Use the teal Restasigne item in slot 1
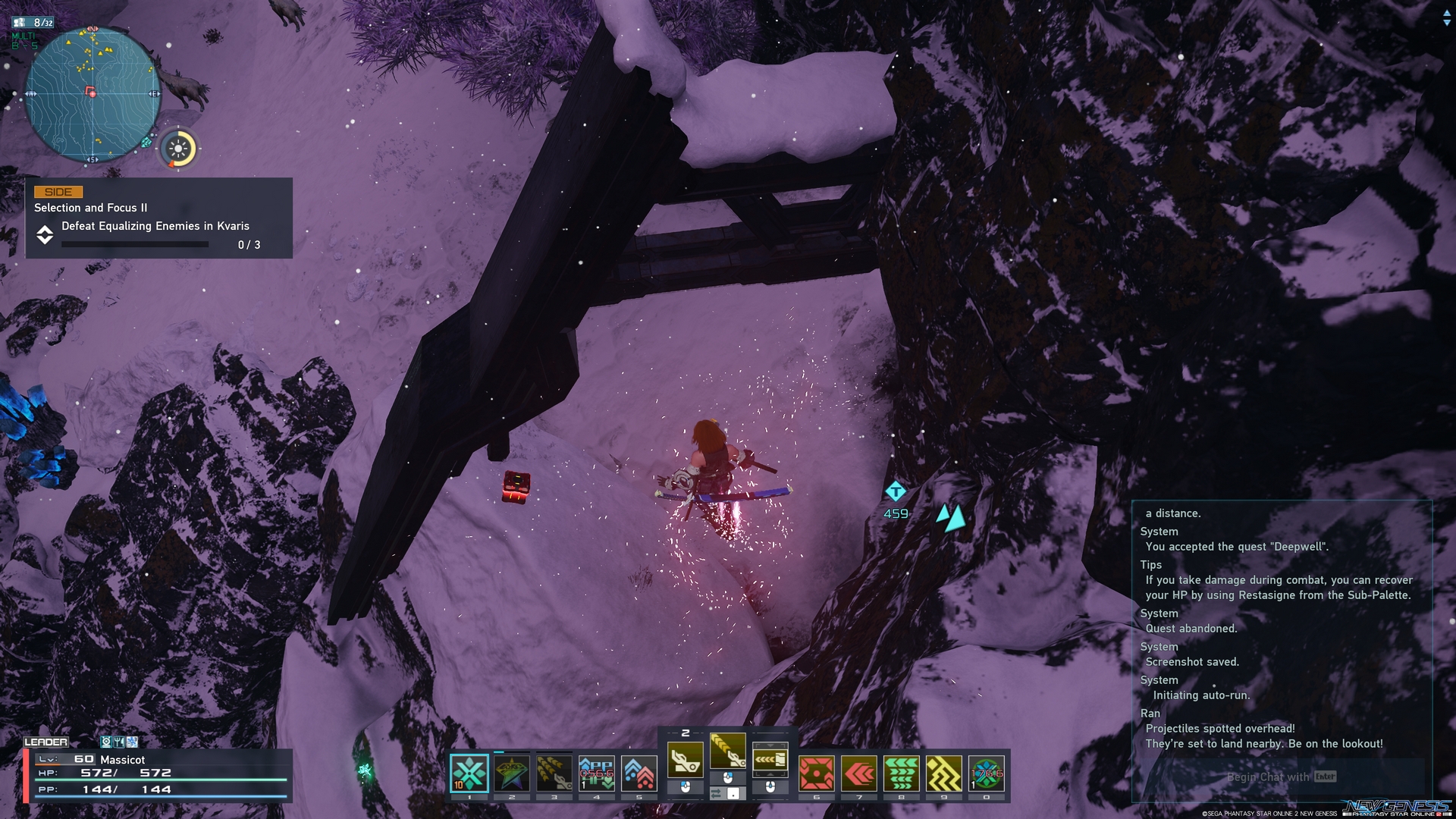Screen dimensions: 1456x819 pyautogui.click(x=469, y=773)
